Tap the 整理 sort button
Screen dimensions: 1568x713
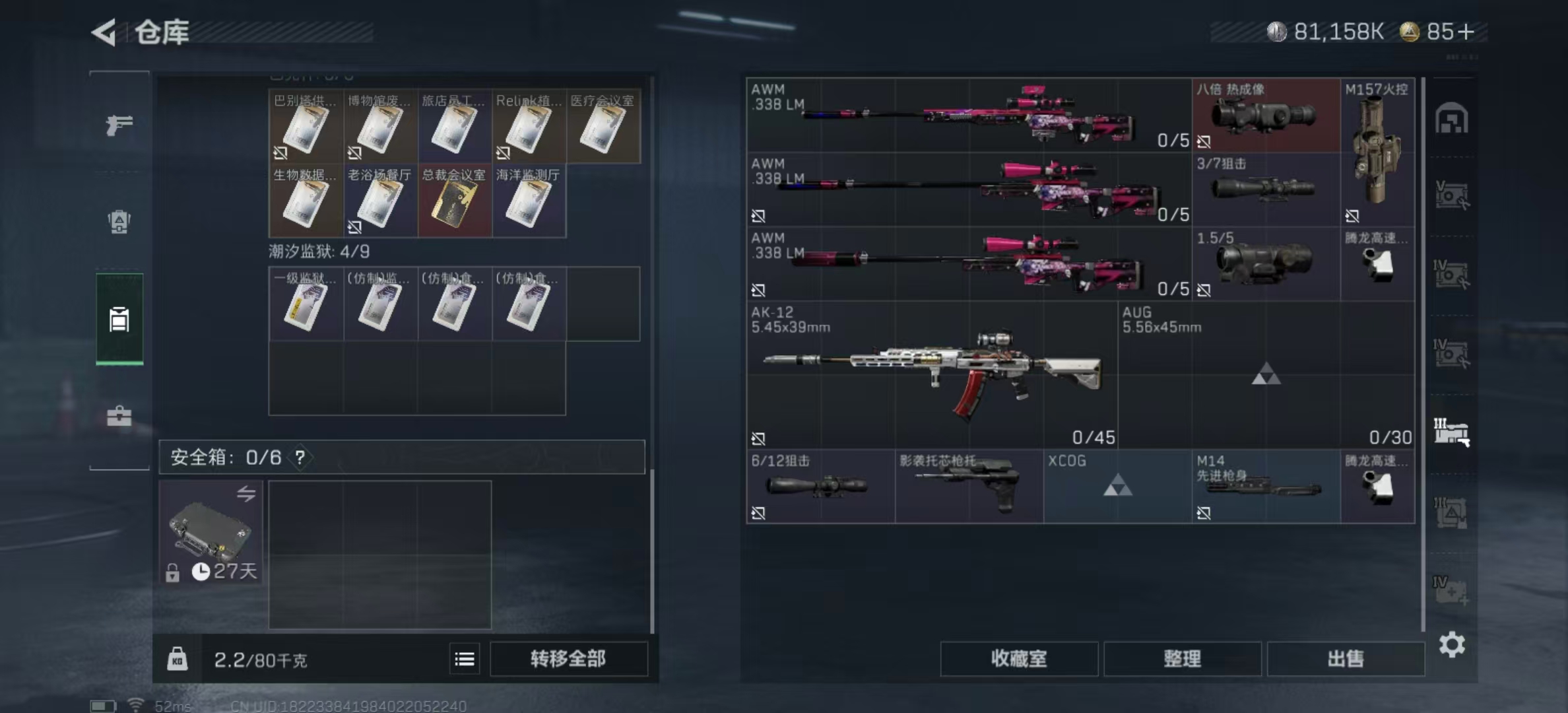coord(1182,658)
